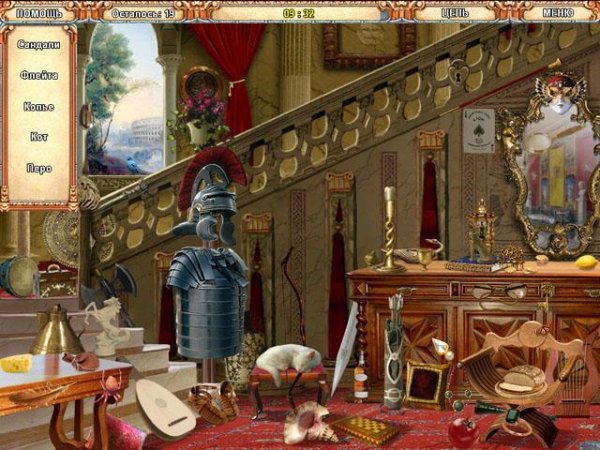Select the Кот list entry

click(x=40, y=137)
